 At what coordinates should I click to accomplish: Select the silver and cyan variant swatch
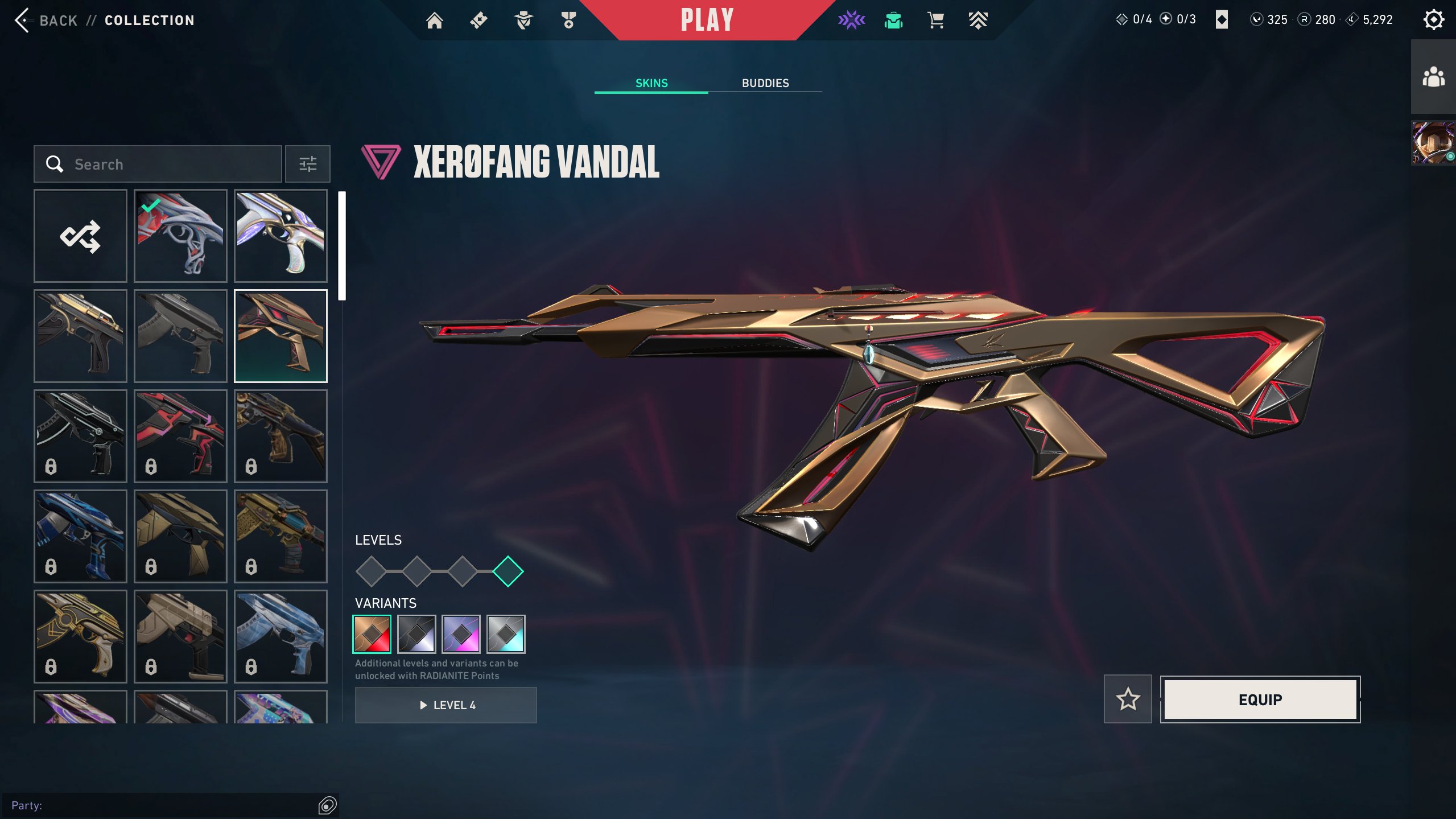click(x=506, y=634)
